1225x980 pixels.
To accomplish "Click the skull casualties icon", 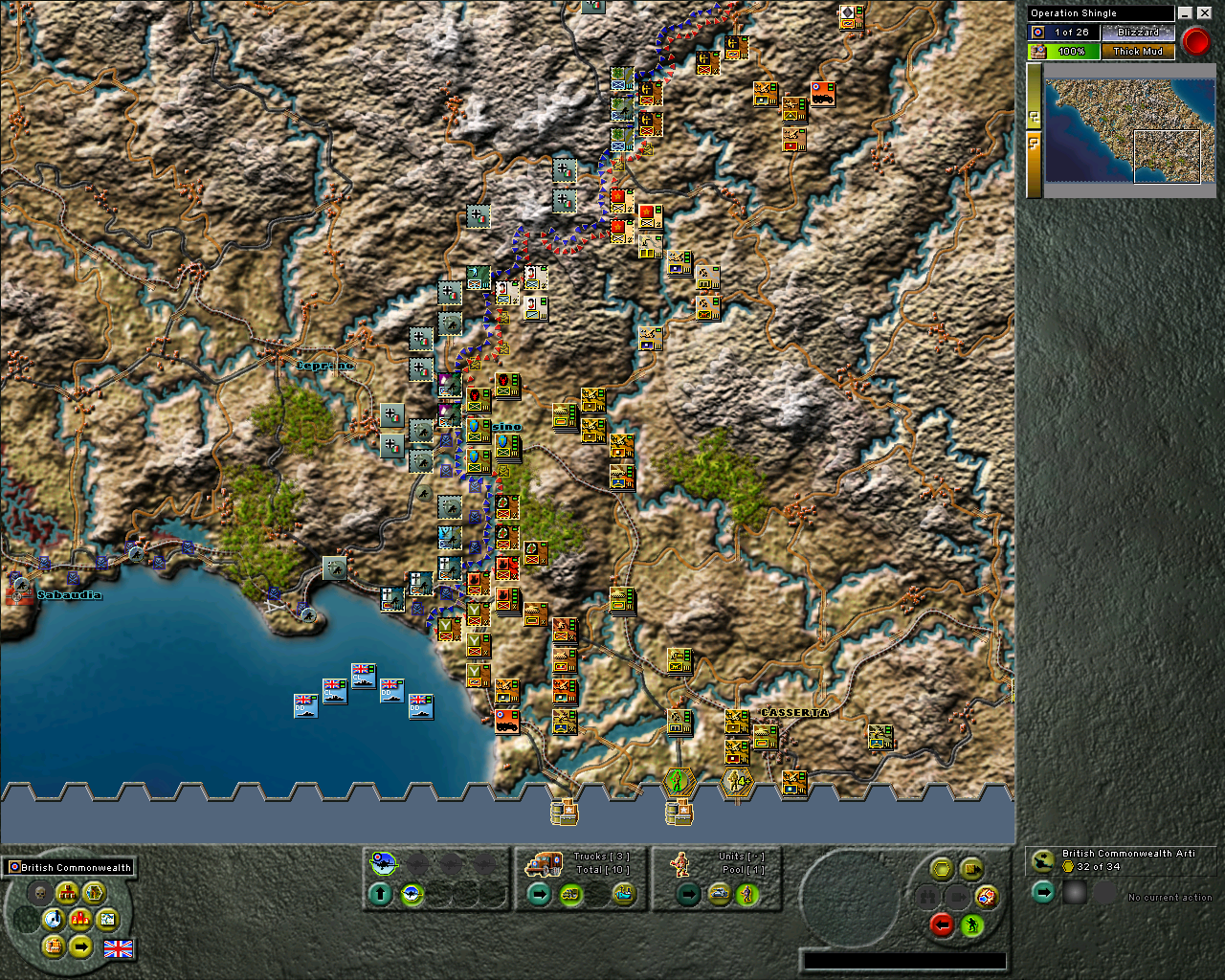I will tap(40, 892).
